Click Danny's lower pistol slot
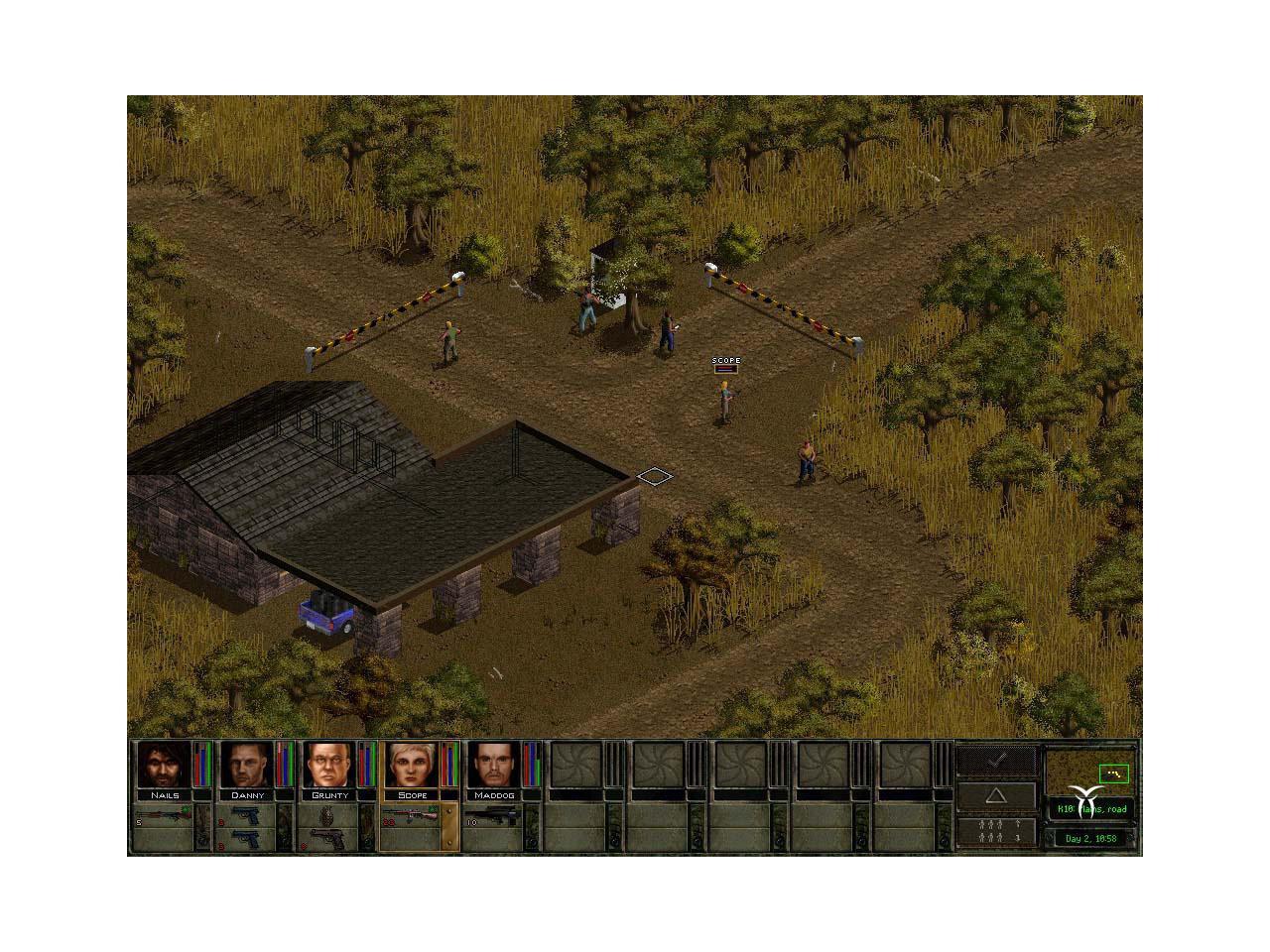This screenshot has height=952, width=1270. coord(246,839)
